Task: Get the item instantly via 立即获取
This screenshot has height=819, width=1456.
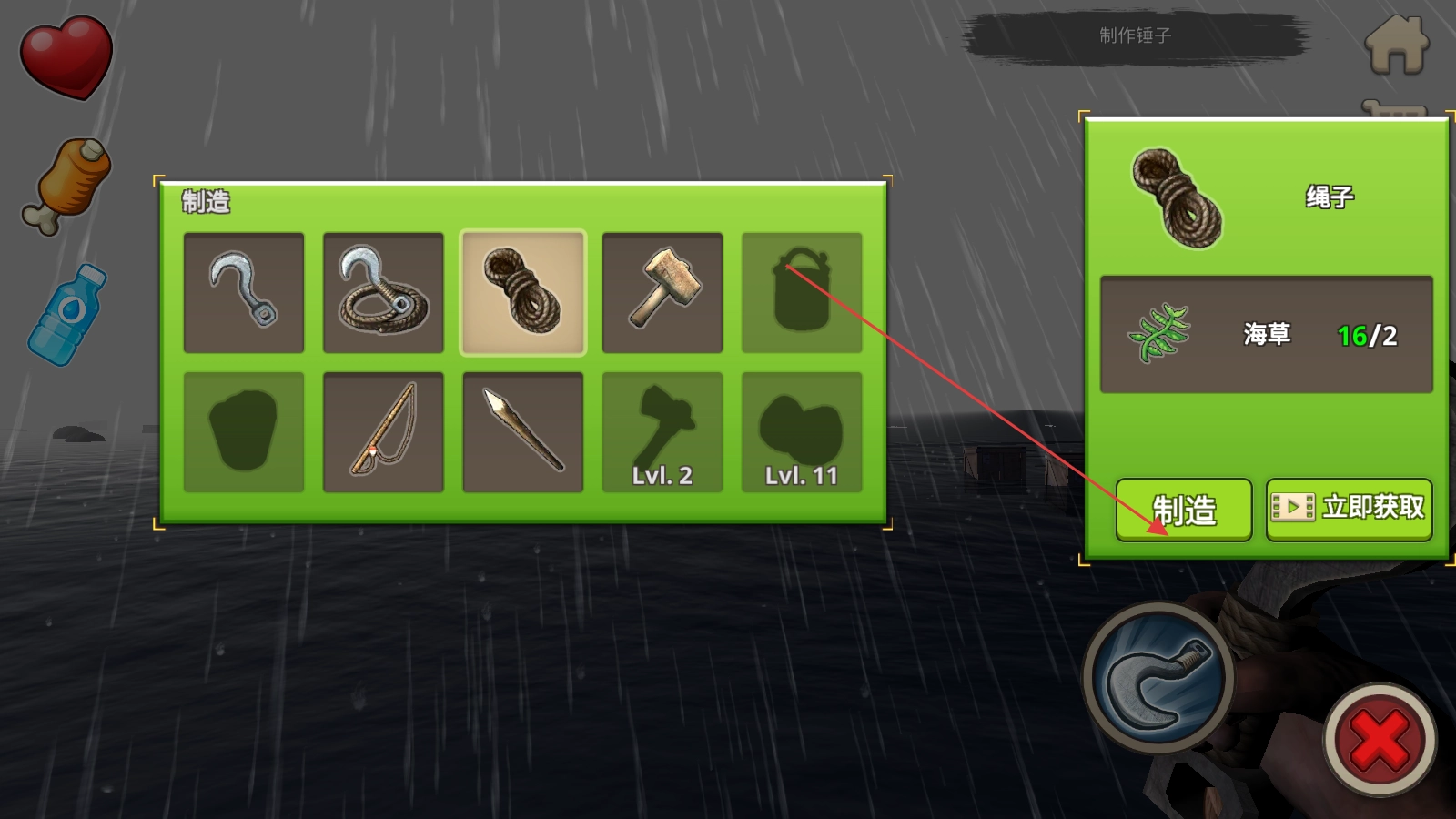Action: pos(1349,509)
